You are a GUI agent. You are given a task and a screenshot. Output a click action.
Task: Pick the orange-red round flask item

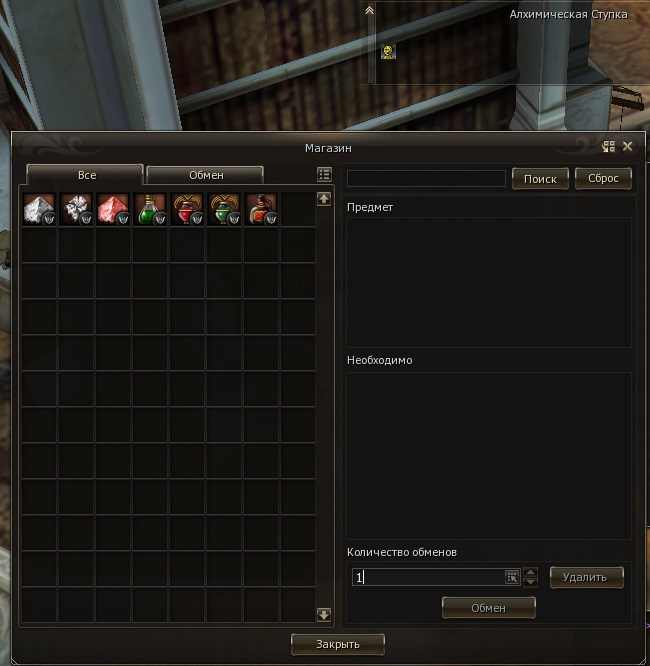[x=261, y=209]
